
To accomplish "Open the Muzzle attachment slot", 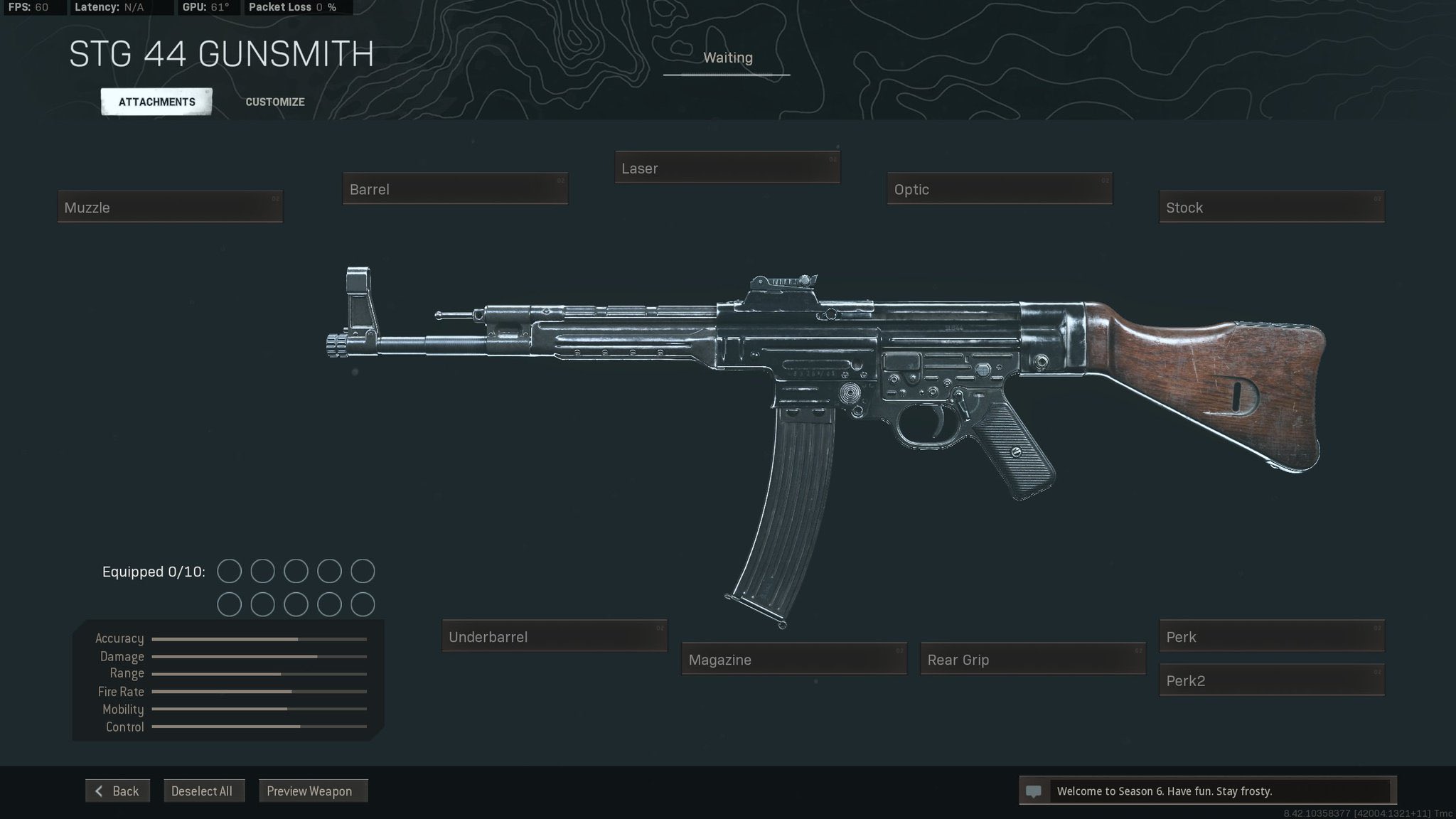I will pyautogui.click(x=170, y=207).
